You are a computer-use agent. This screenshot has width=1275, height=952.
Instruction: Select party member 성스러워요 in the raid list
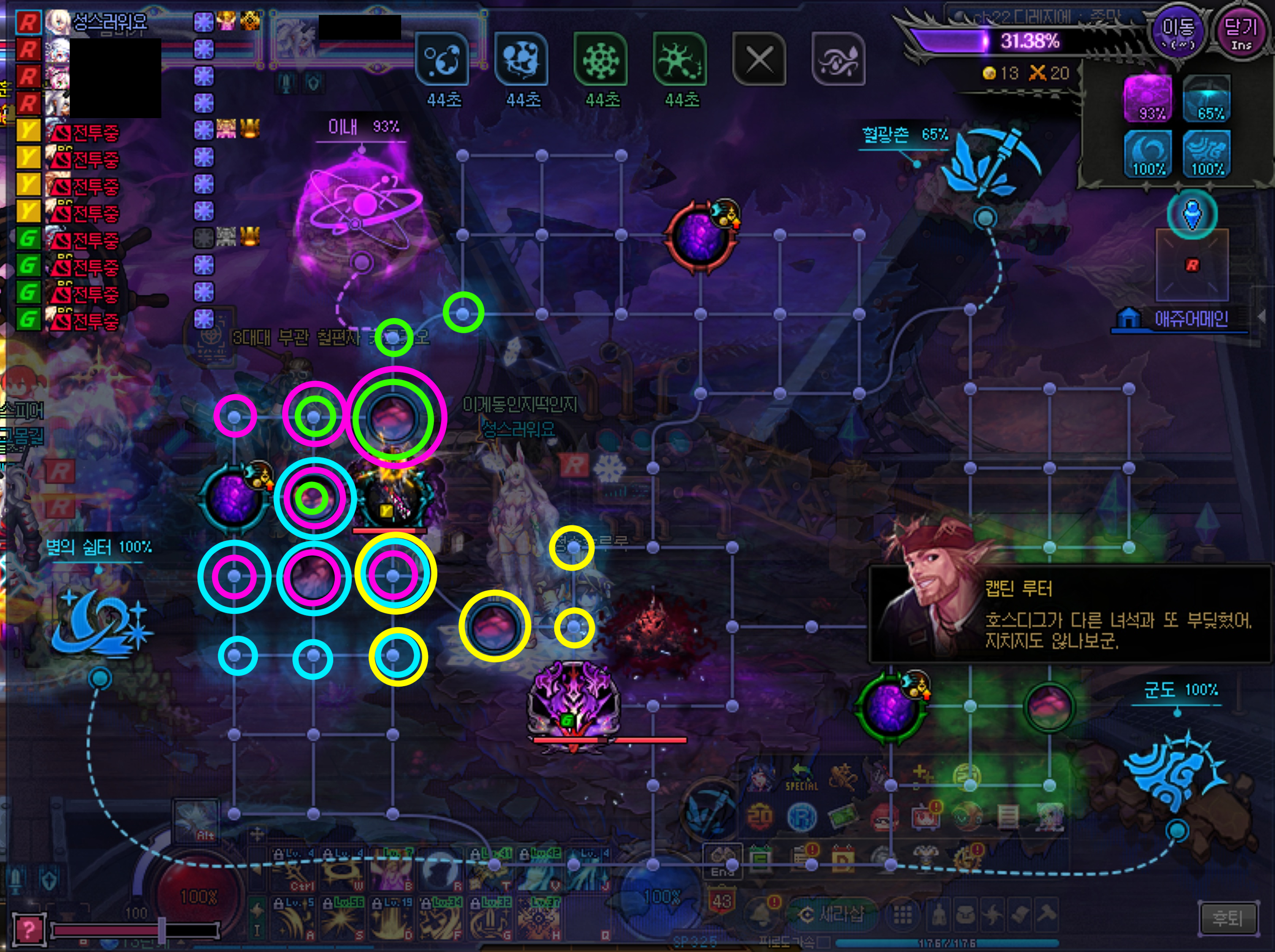pyautogui.click(x=109, y=22)
